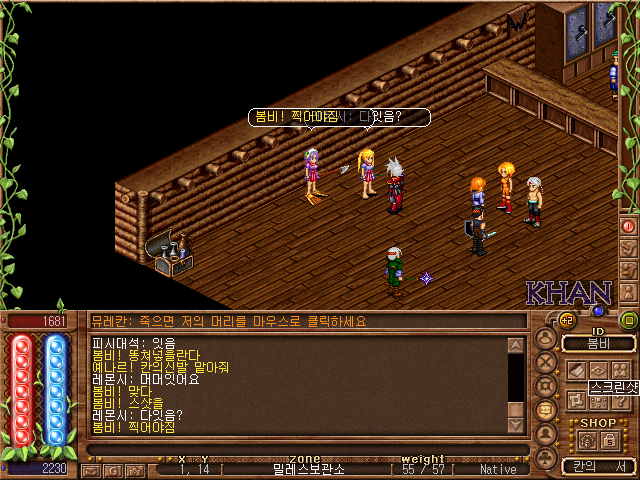The image size is (640, 480).
Task: Click the tilted card button above the screenshot tooltip
Action: [577, 369]
